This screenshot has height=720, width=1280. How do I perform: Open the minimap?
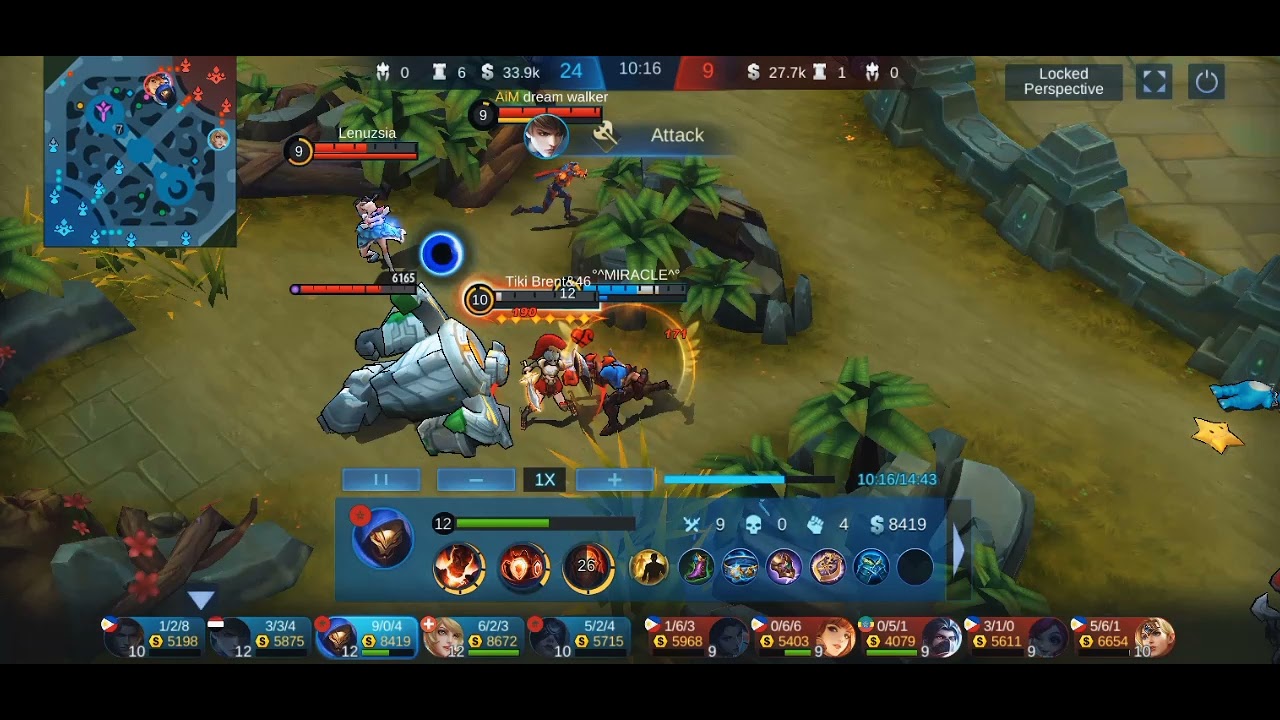[x=140, y=151]
